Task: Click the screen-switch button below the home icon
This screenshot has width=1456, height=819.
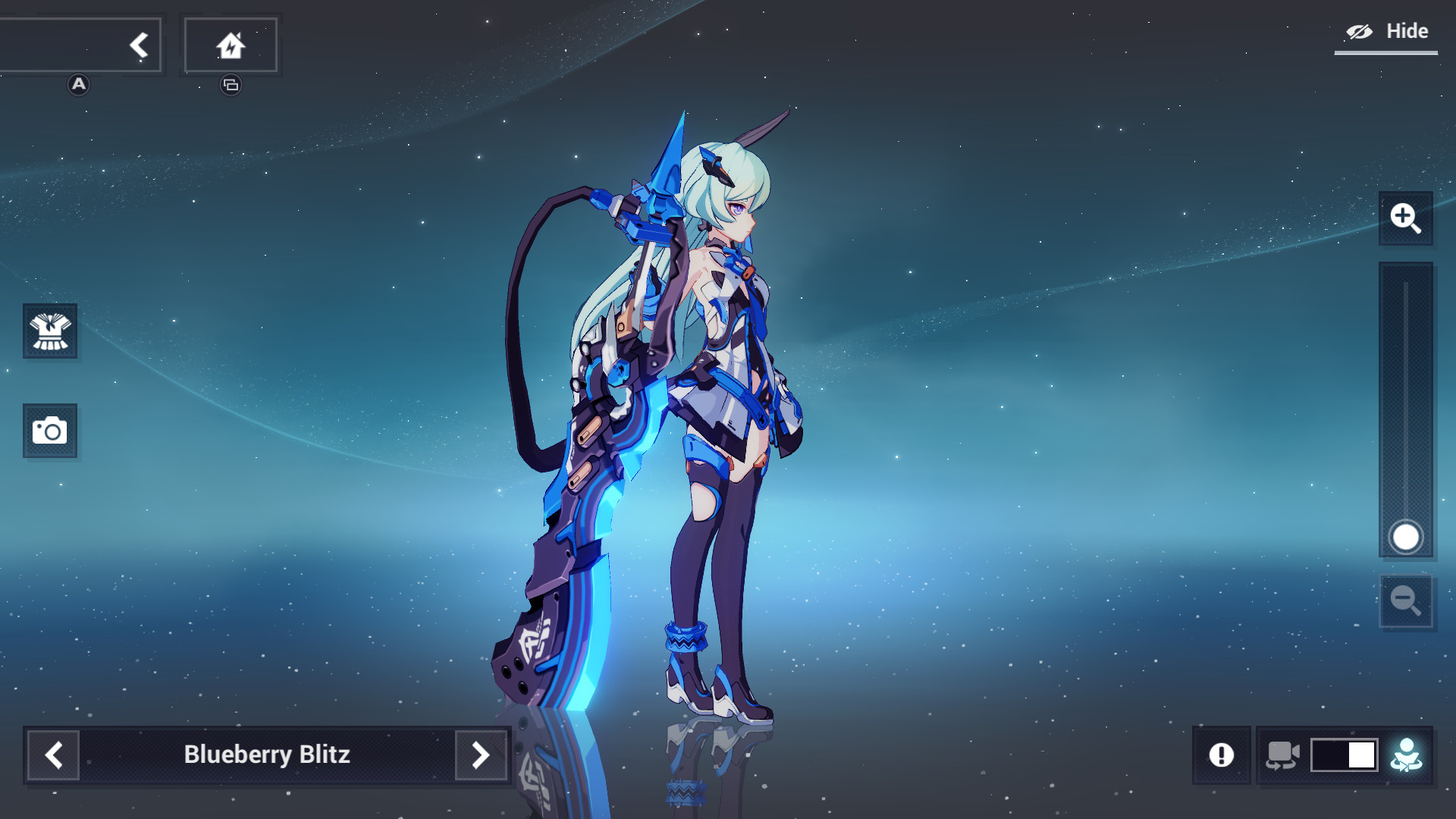Action: pyautogui.click(x=231, y=85)
